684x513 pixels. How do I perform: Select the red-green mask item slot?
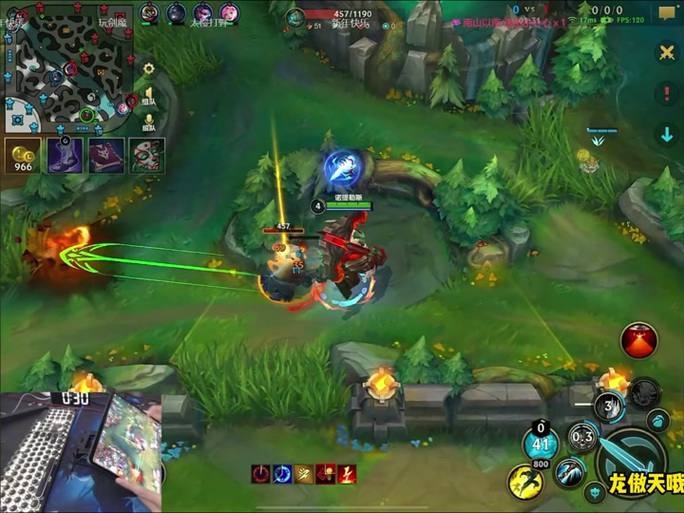tap(146, 156)
